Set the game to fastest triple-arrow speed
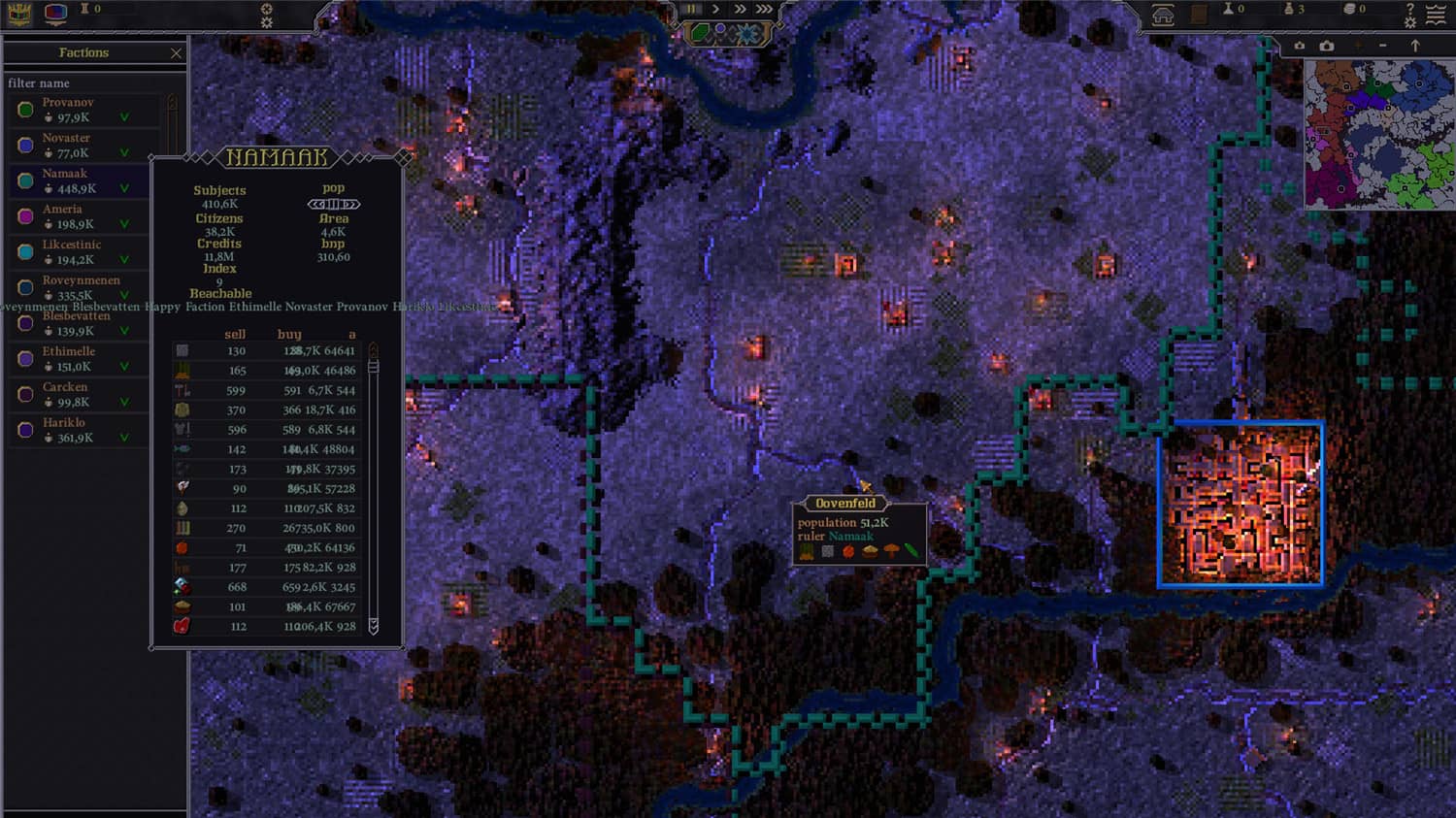 click(x=765, y=9)
